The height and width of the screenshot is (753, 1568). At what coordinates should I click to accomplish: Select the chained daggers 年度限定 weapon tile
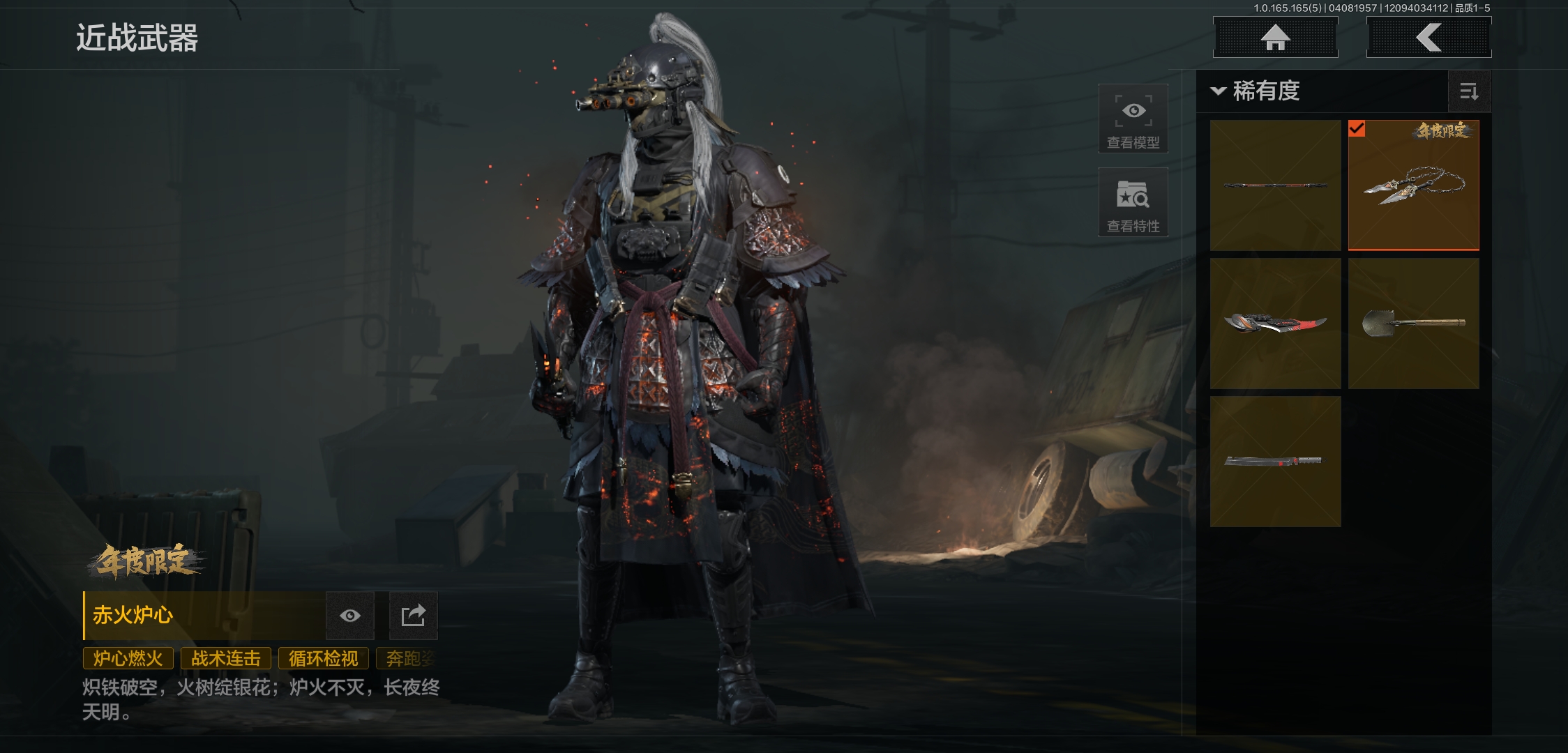tap(1413, 185)
